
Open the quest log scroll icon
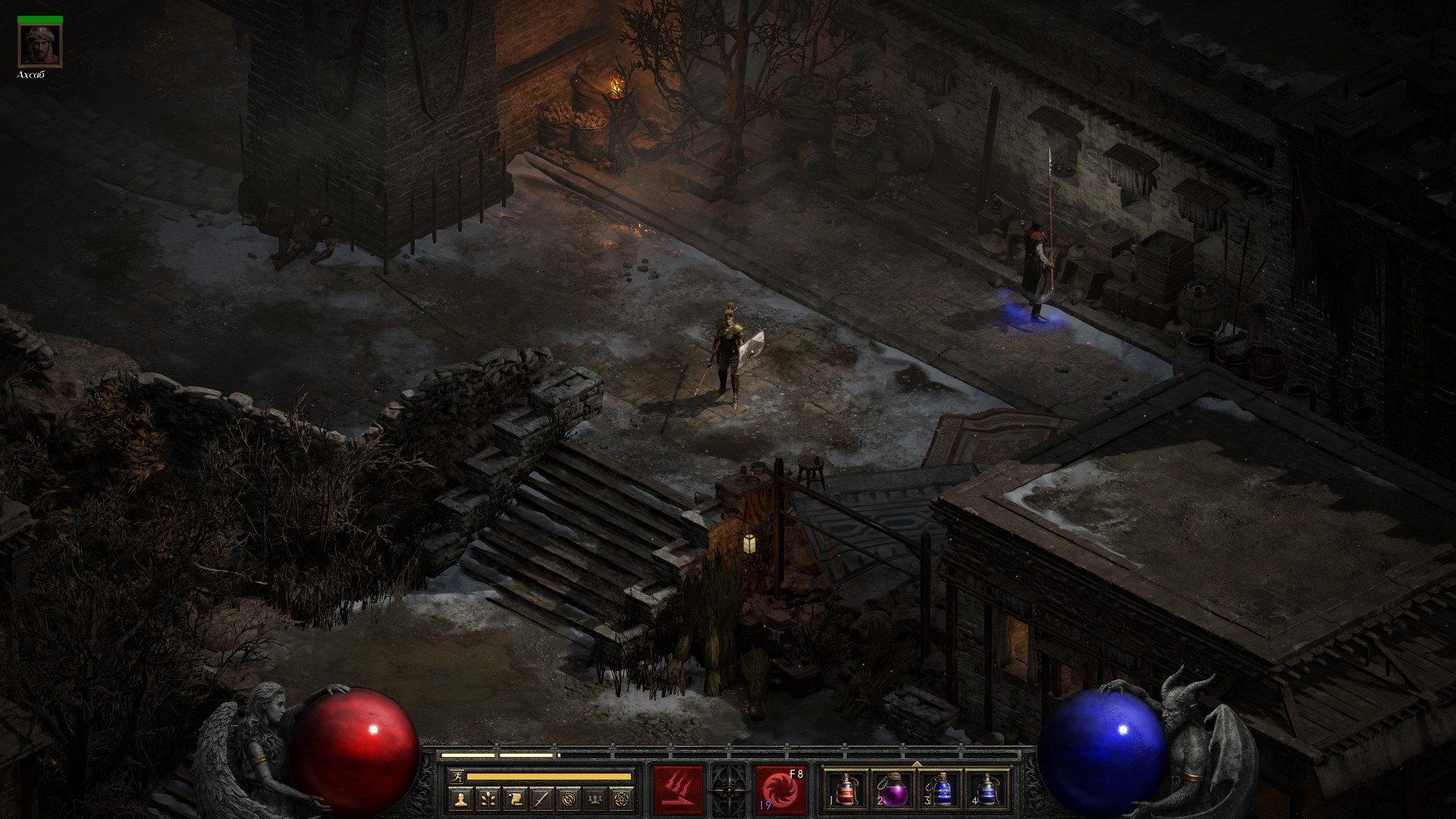click(x=514, y=799)
